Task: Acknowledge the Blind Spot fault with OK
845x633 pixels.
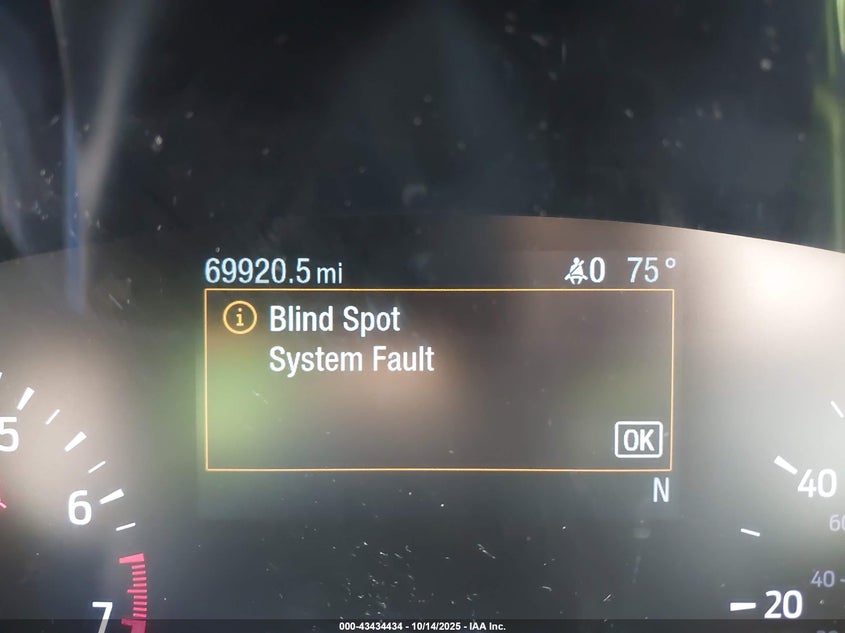Action: point(638,440)
